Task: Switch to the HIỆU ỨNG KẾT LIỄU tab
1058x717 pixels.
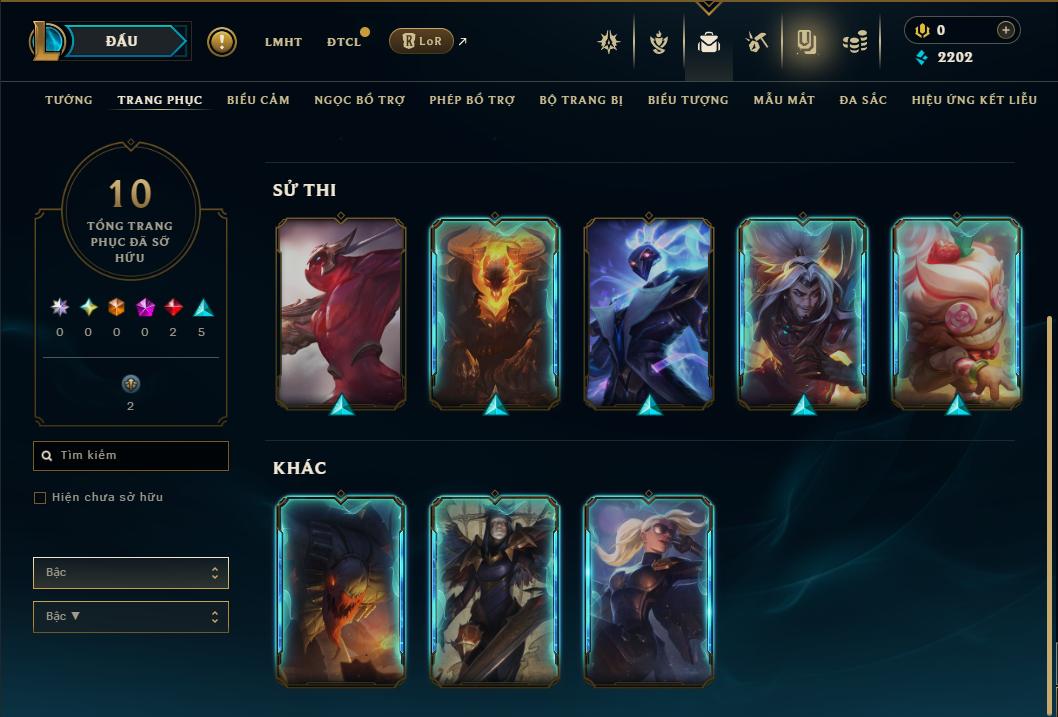Action: pos(973,100)
